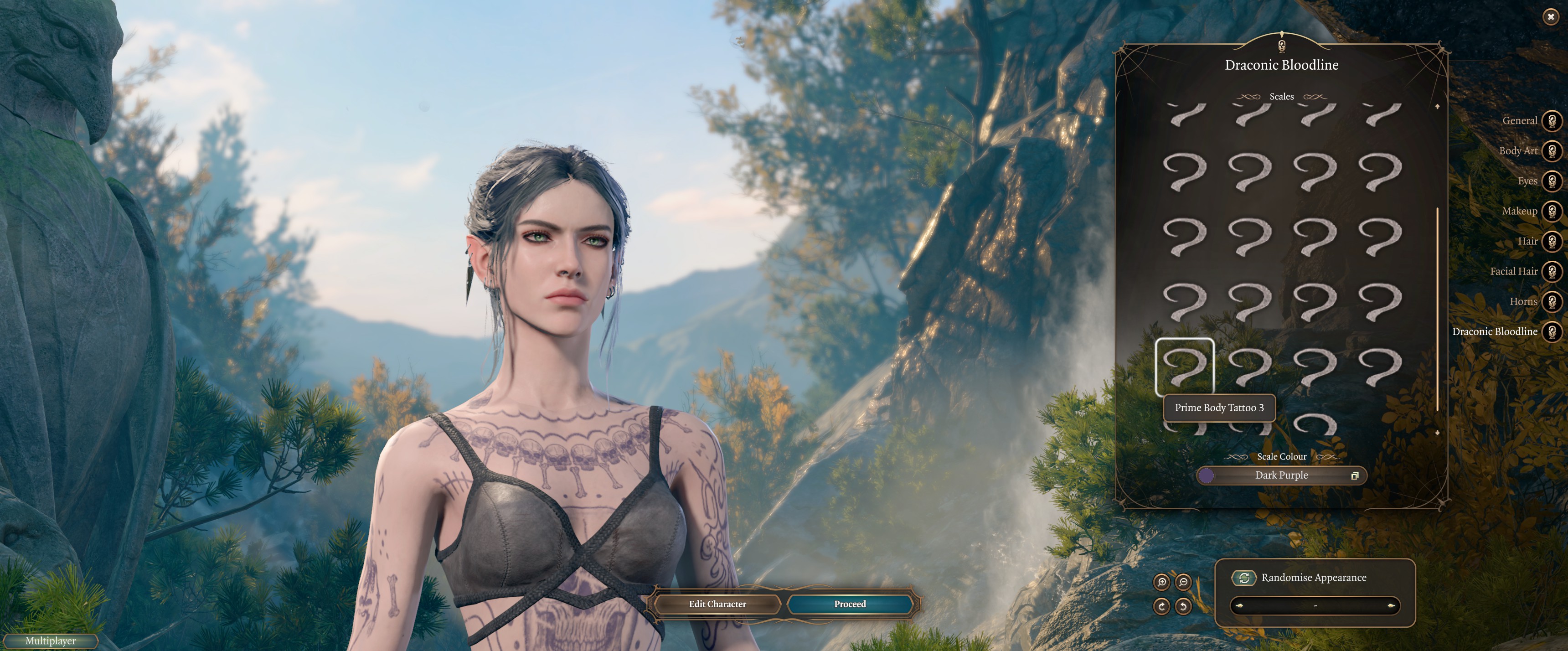Go to the Makeup tab
The height and width of the screenshot is (651, 1568).
coord(1552,211)
